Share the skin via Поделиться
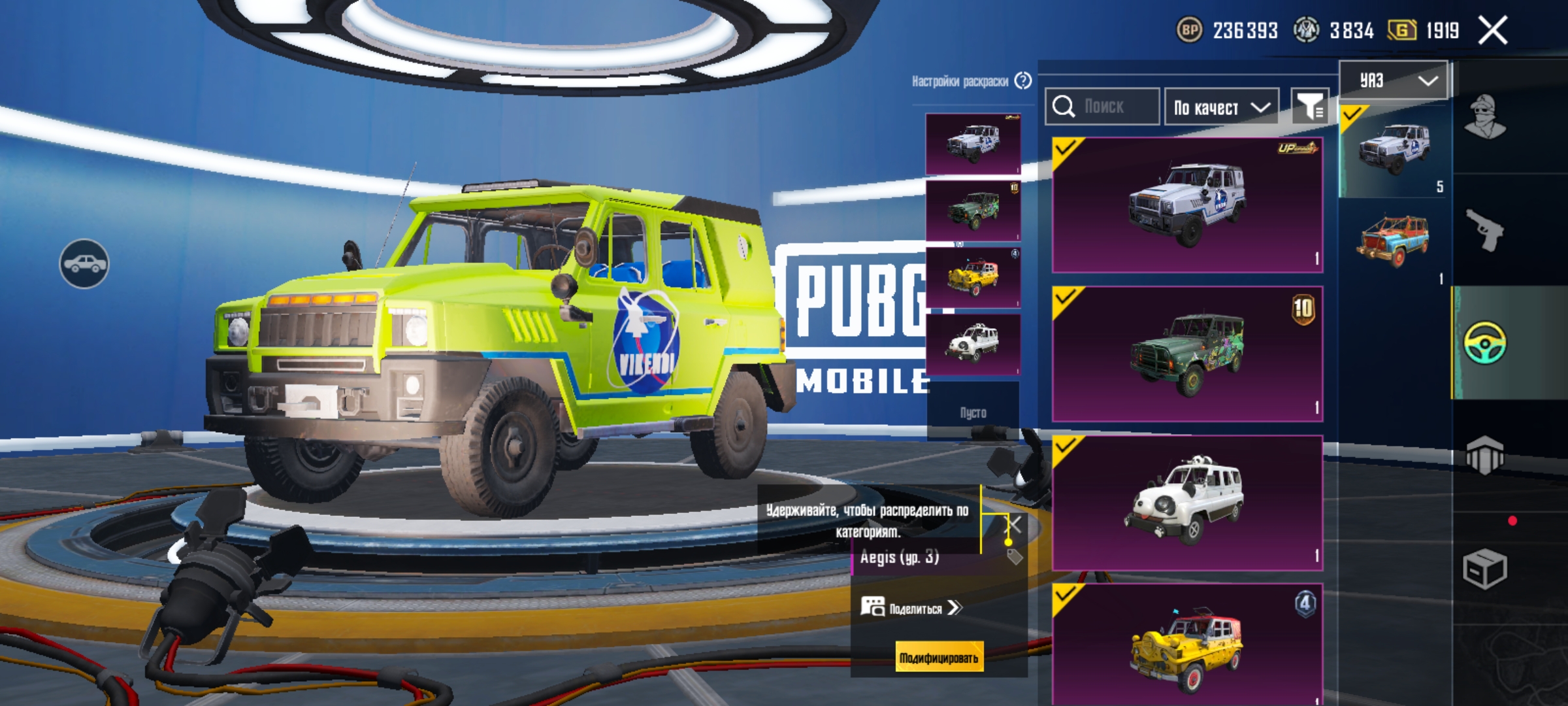 click(x=911, y=608)
